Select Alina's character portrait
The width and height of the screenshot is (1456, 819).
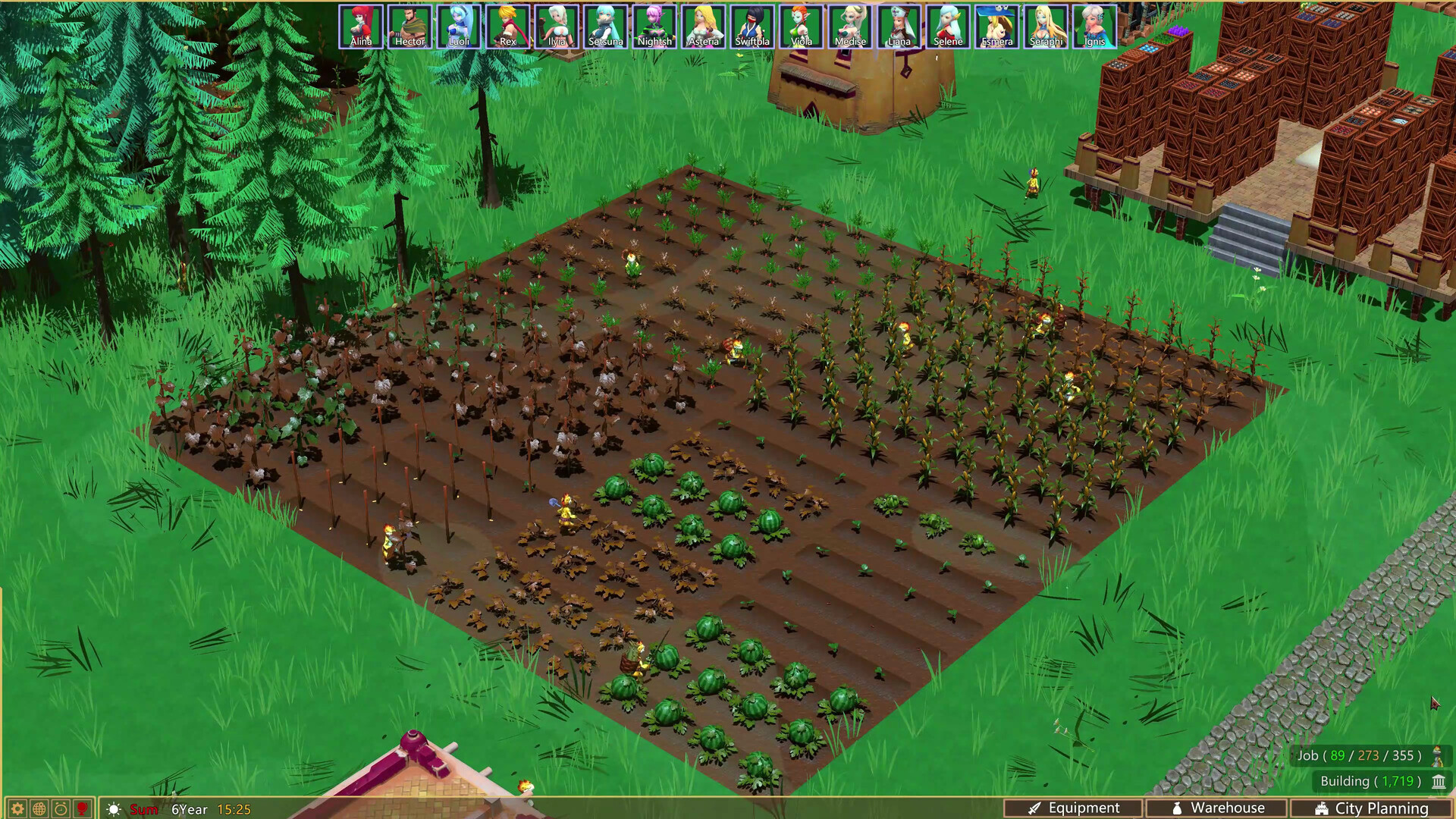tap(362, 24)
